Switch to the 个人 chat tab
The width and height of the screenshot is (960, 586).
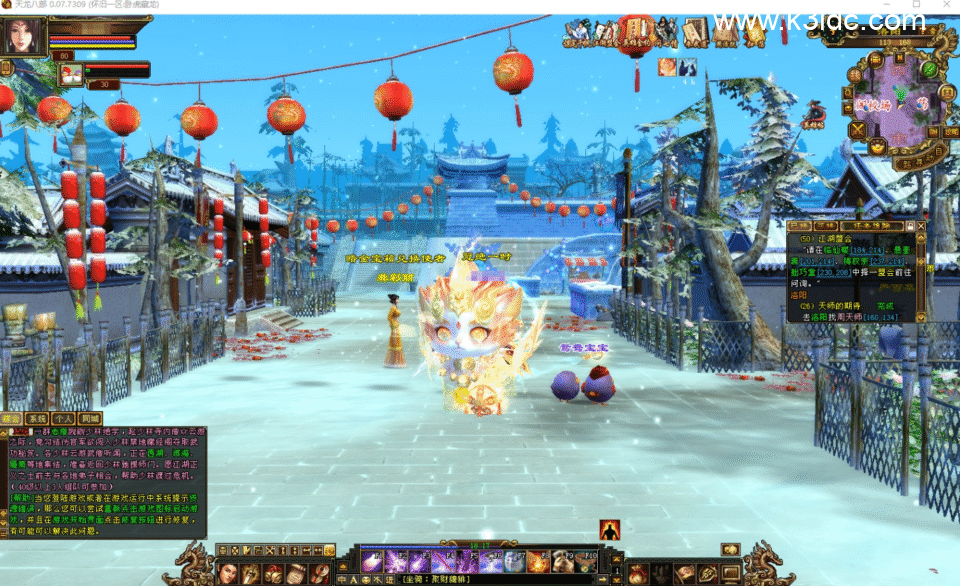click(x=63, y=418)
